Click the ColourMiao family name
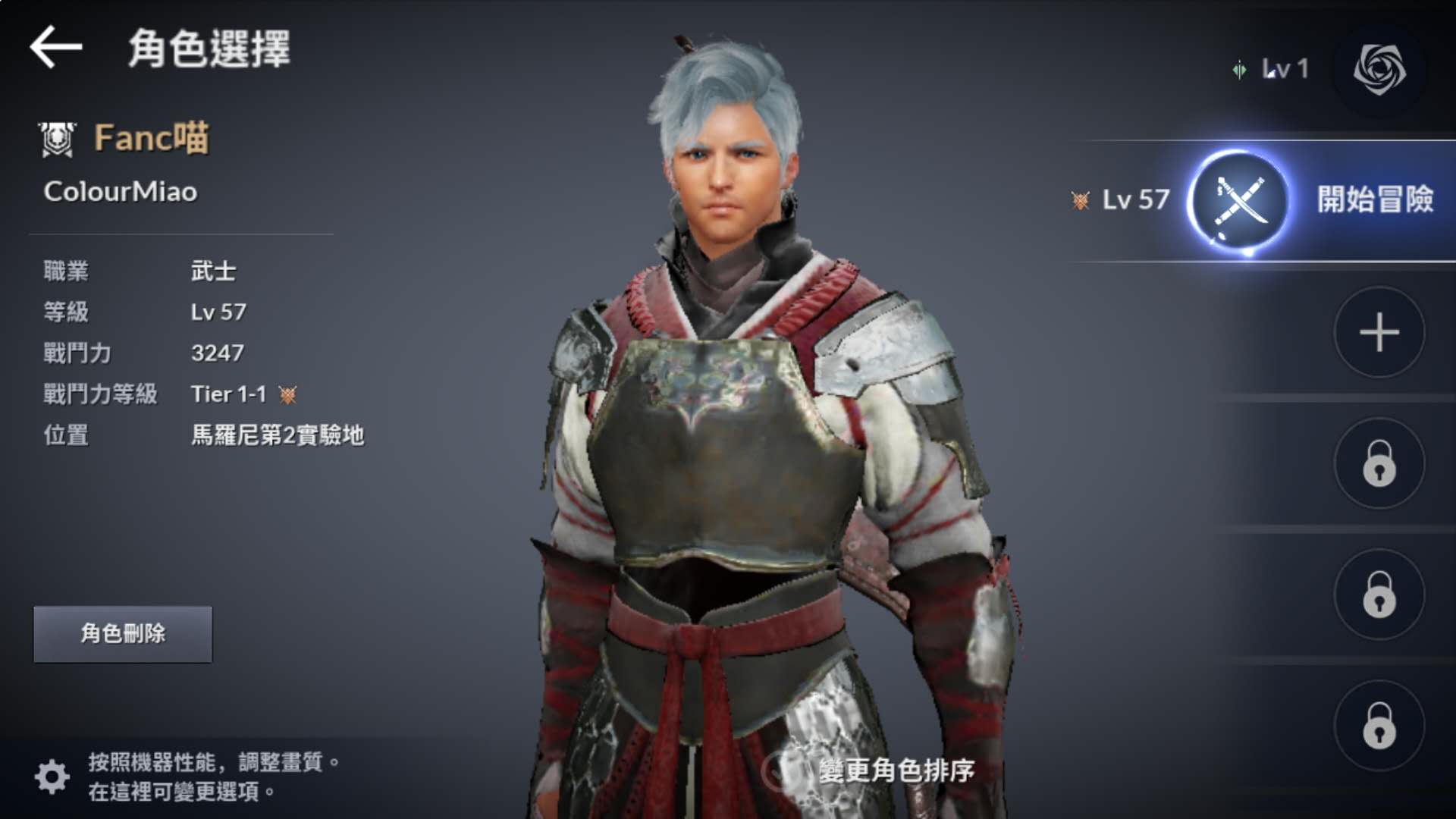The image size is (1456, 819). [x=121, y=192]
